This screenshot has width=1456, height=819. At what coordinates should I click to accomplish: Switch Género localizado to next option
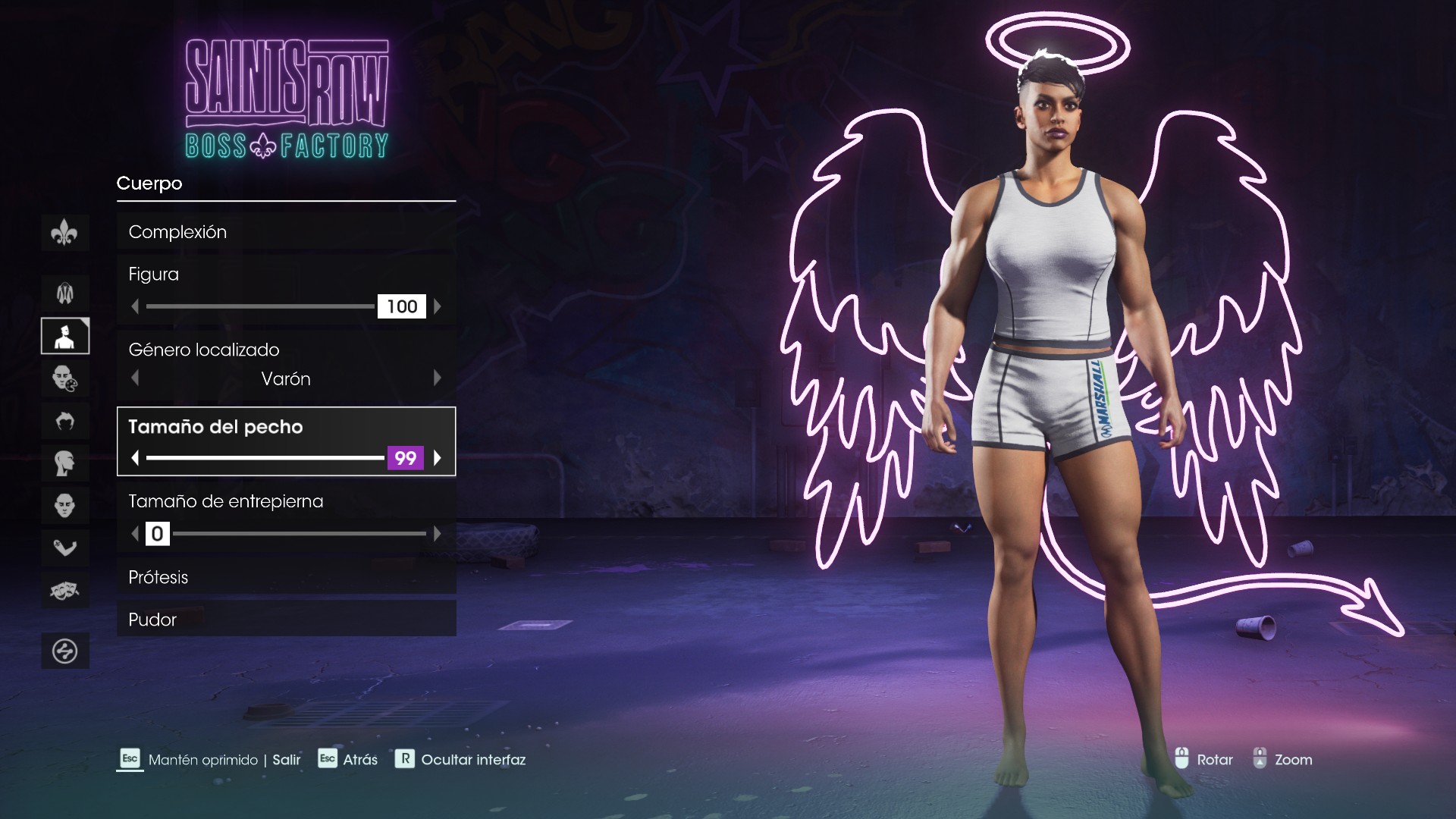pyautogui.click(x=437, y=378)
